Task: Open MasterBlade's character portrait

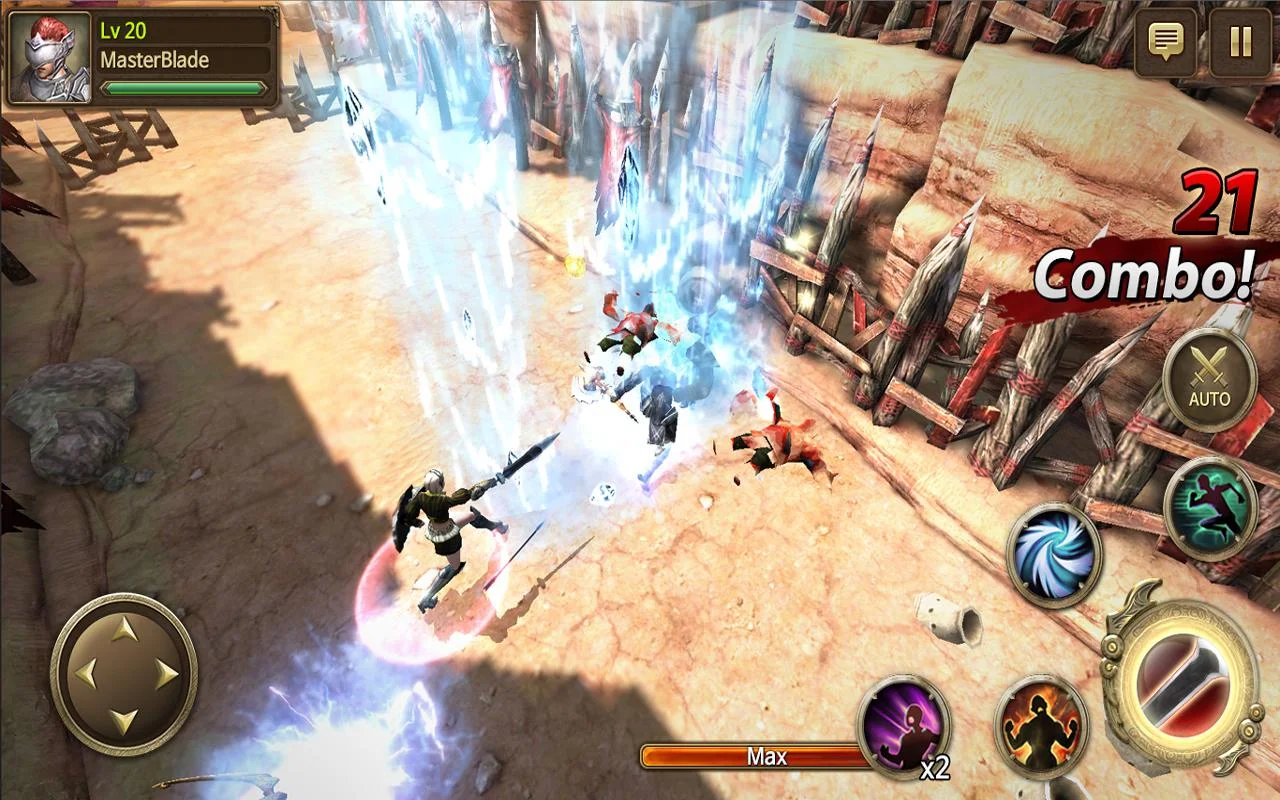Action: 48,55
